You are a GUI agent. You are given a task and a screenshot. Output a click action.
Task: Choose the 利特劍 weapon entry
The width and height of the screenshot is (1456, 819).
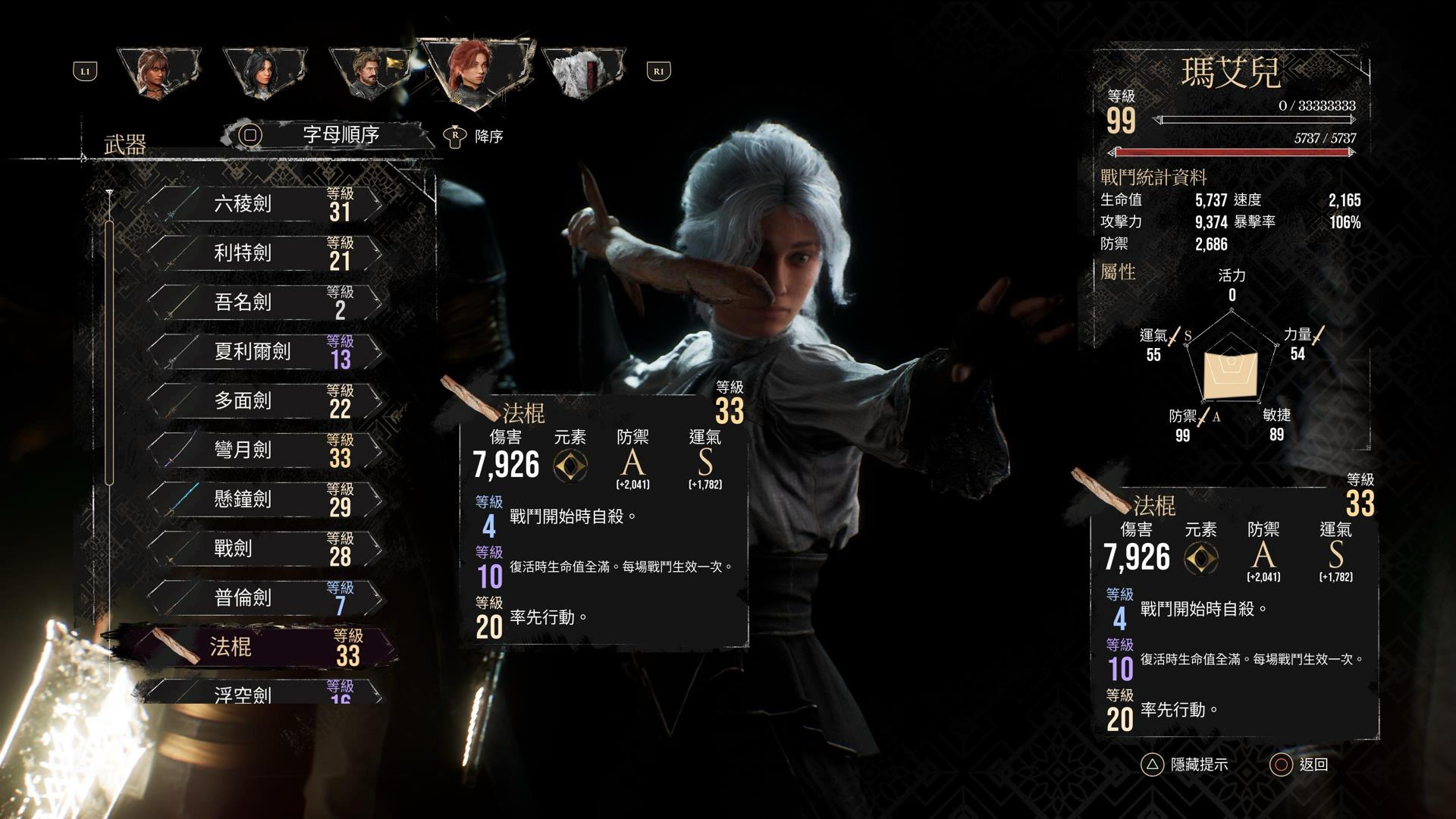pyautogui.click(x=262, y=253)
